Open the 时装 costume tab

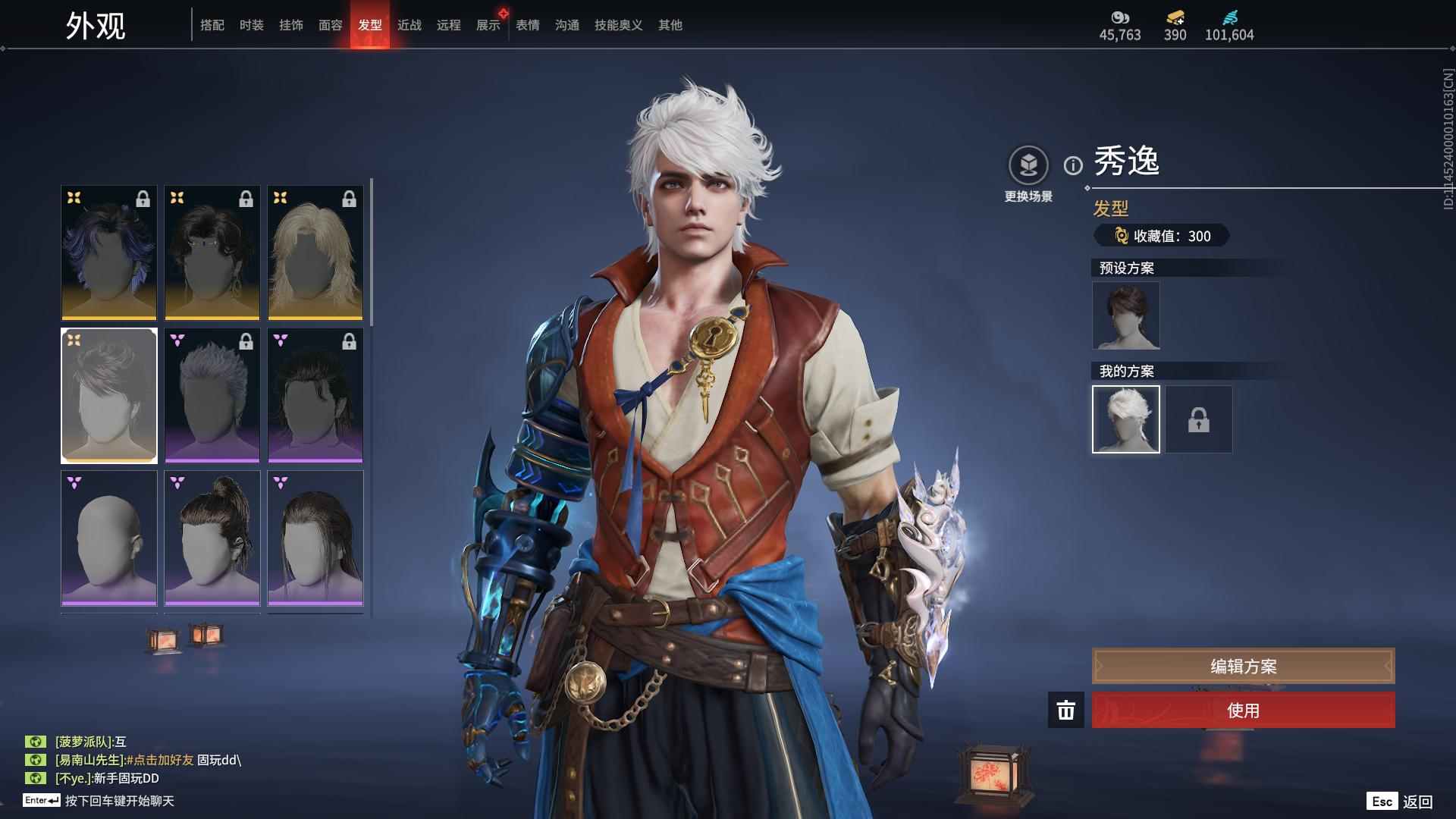coord(251,25)
